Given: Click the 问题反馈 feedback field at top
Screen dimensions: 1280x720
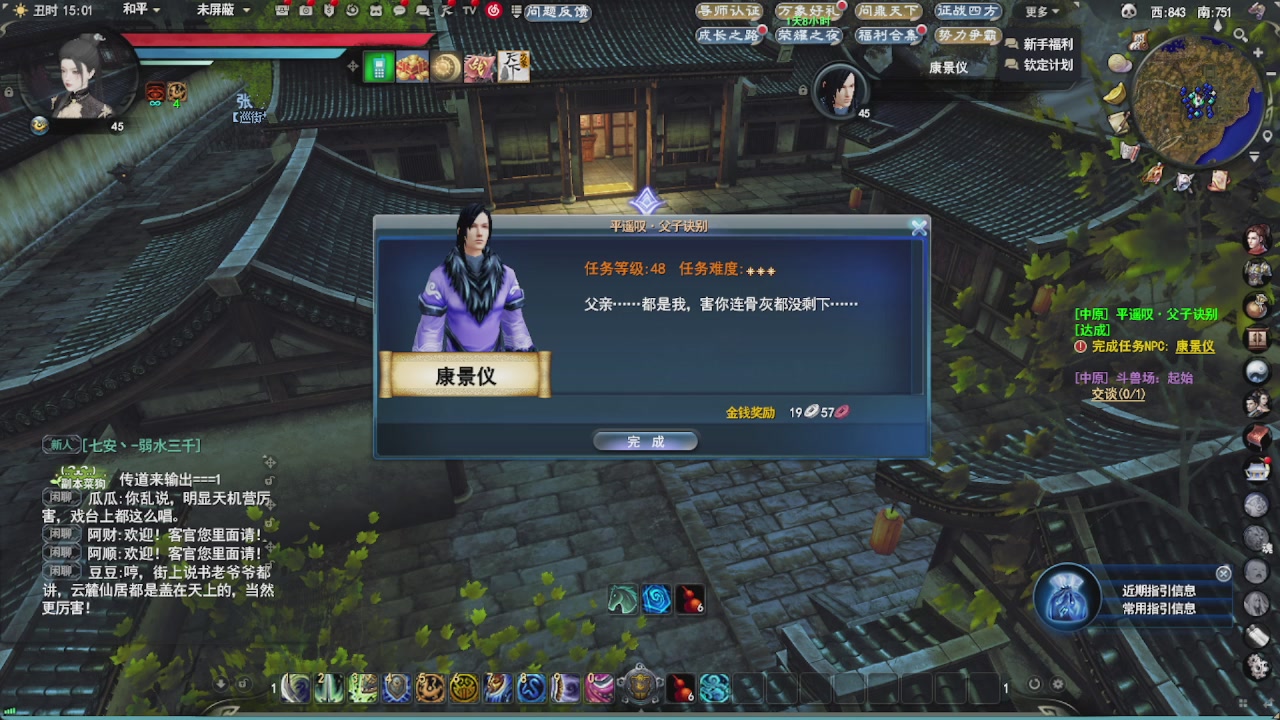Looking at the screenshot, I should coord(557,12).
